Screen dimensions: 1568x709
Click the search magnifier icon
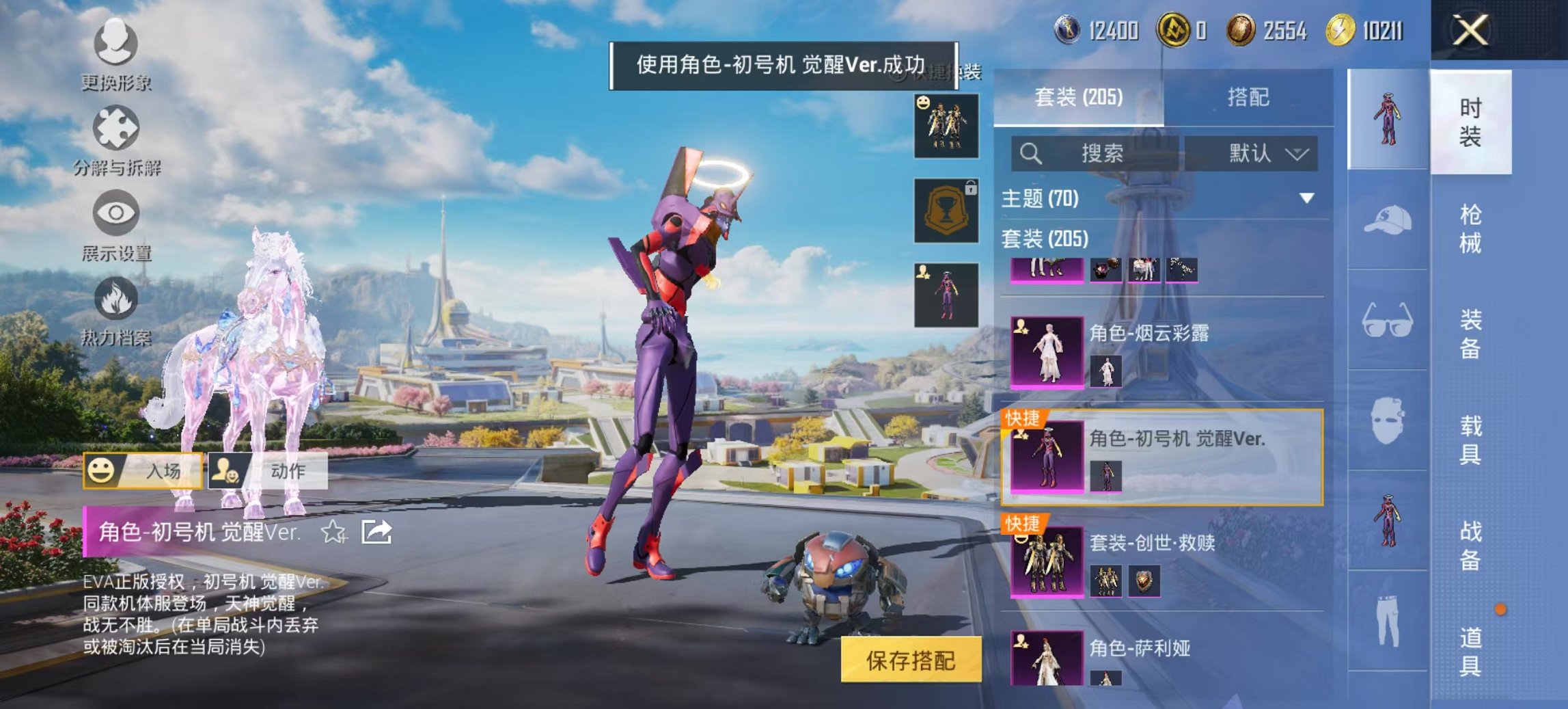(x=1029, y=152)
